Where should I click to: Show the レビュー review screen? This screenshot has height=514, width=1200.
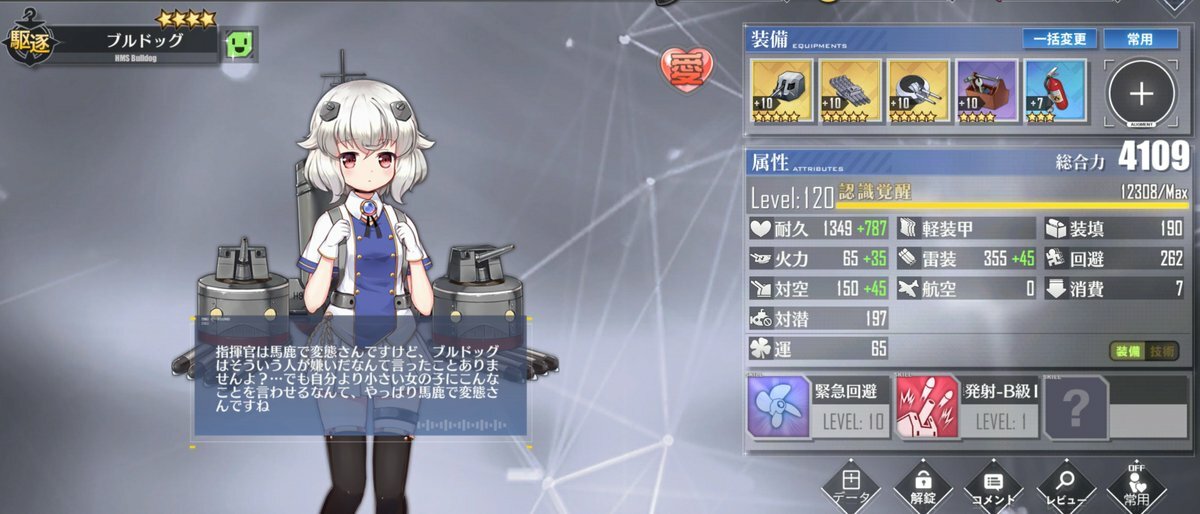(1066, 490)
